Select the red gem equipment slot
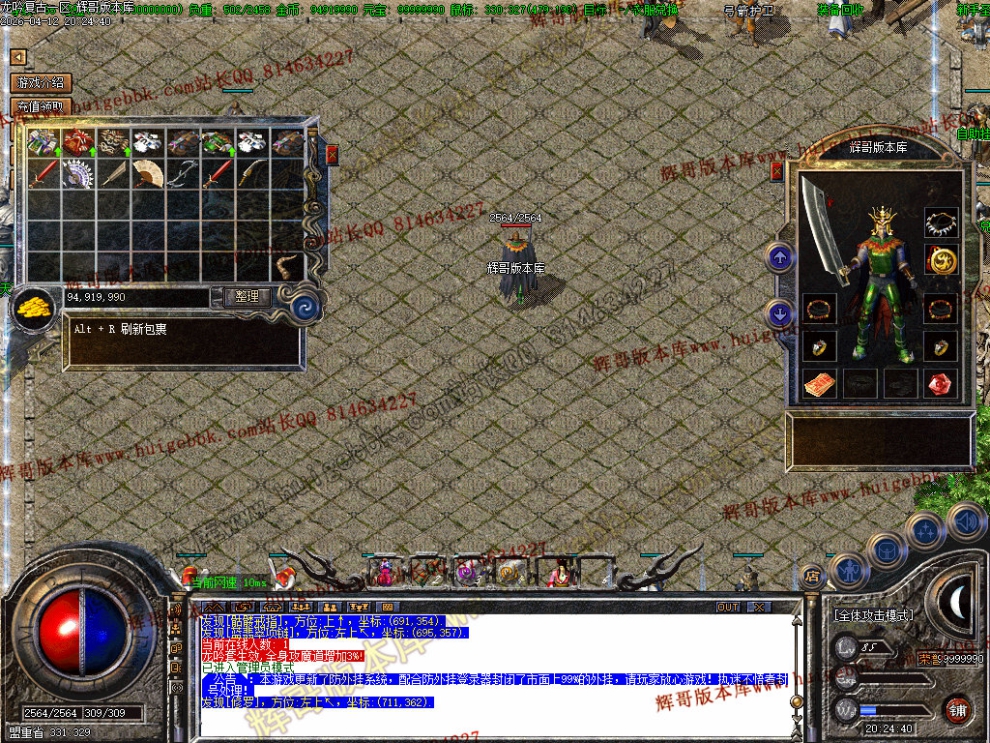 [x=939, y=384]
